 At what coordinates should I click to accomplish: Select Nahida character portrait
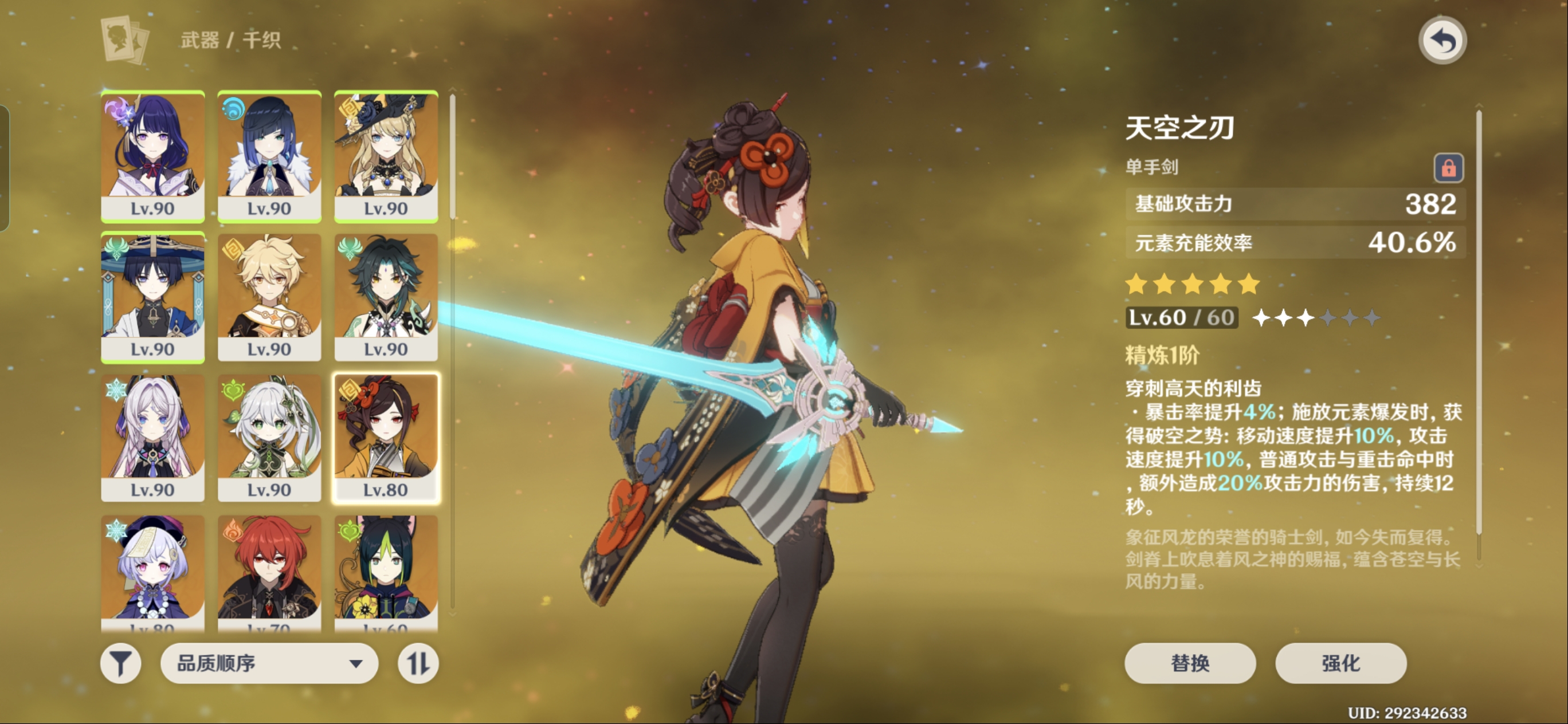coord(269,438)
